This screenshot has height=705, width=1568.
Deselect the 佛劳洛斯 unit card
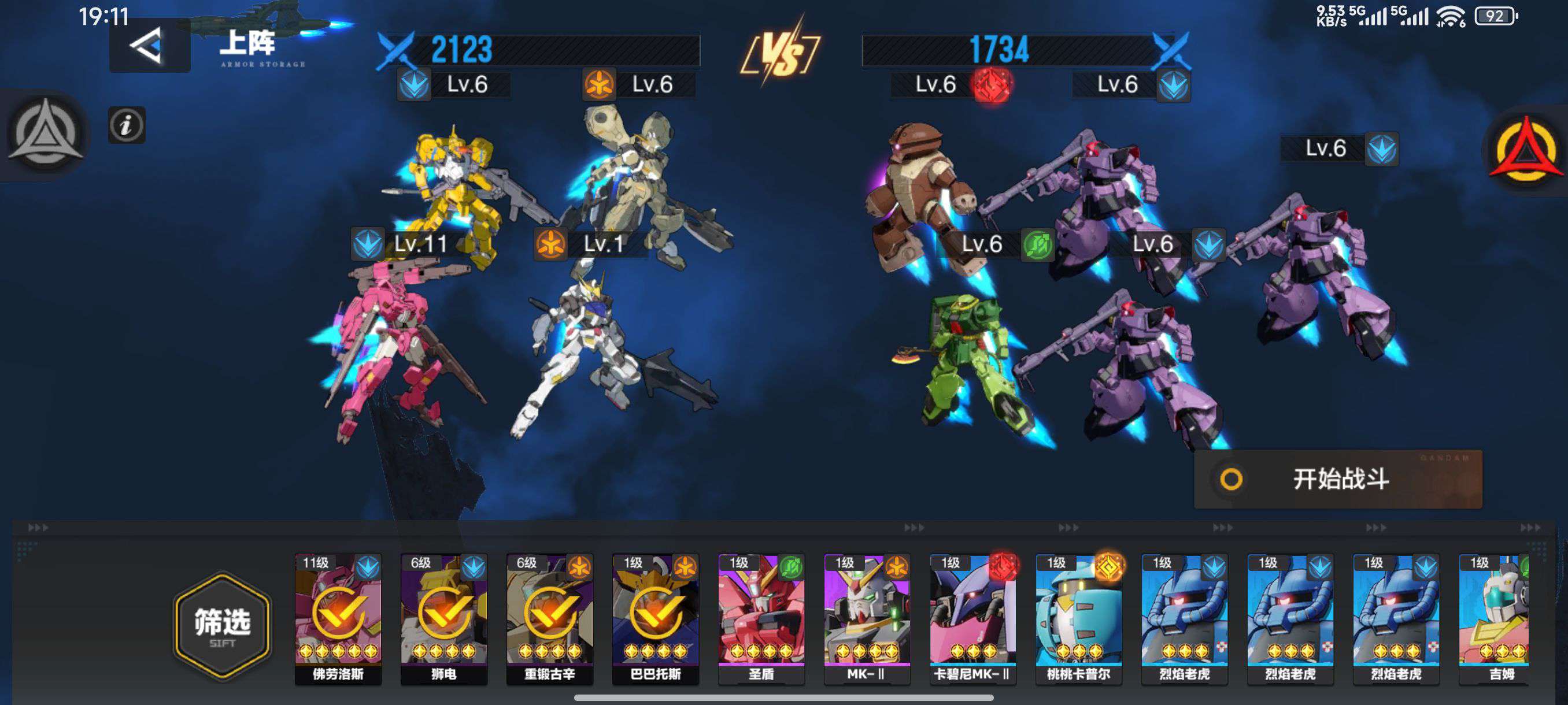338,618
